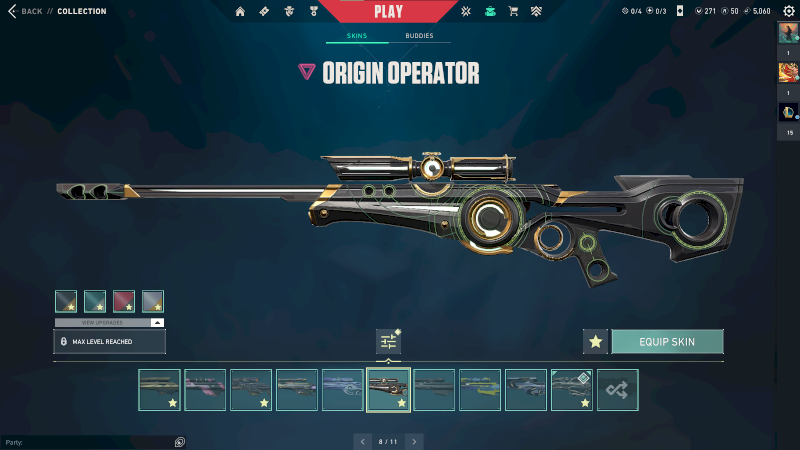Open the top friend avatar in the social sidebar

(x=788, y=33)
